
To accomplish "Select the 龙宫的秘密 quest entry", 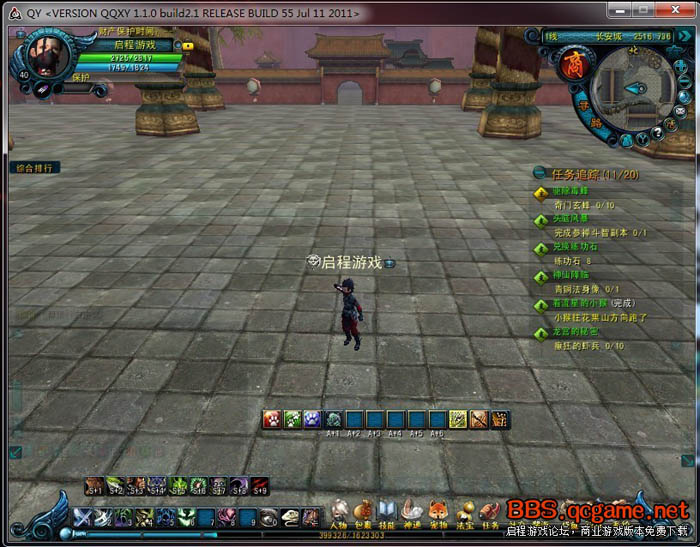I will pos(575,331).
